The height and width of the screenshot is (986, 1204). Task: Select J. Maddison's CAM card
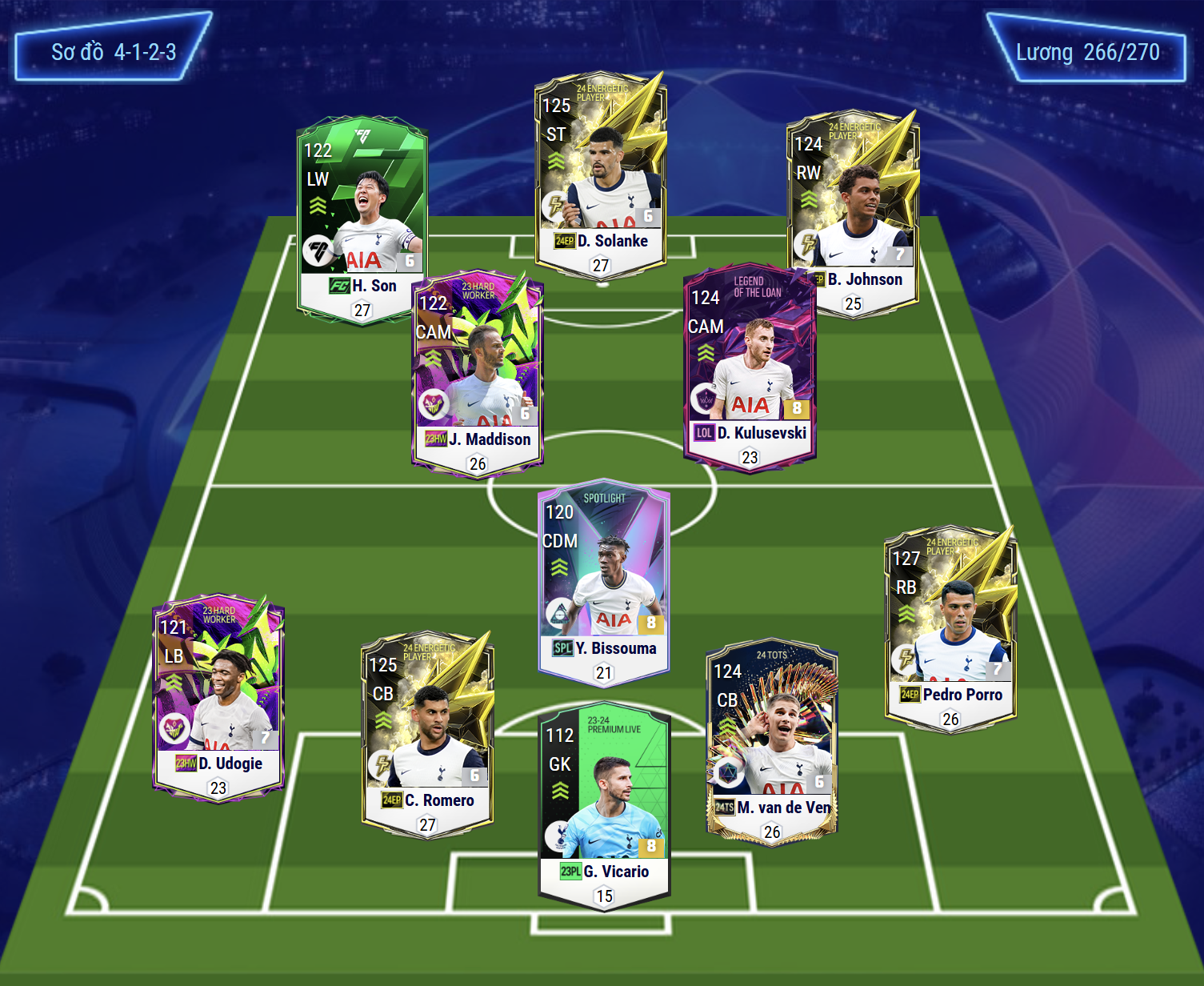tap(478, 372)
